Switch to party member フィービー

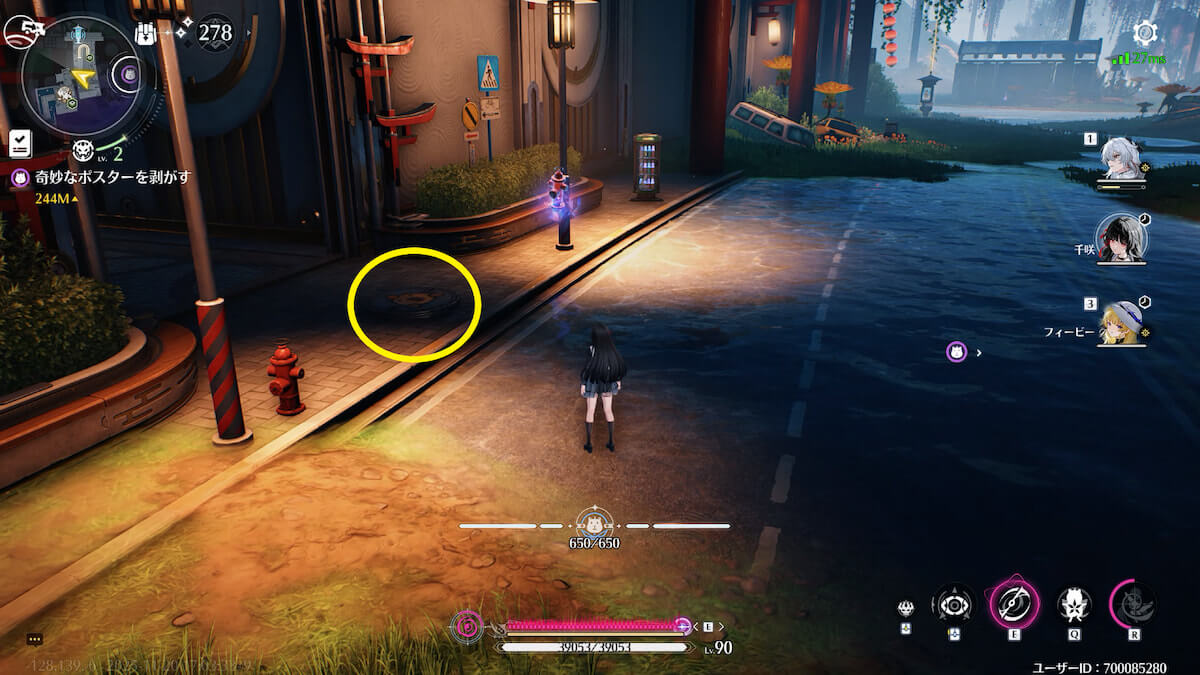(1121, 320)
